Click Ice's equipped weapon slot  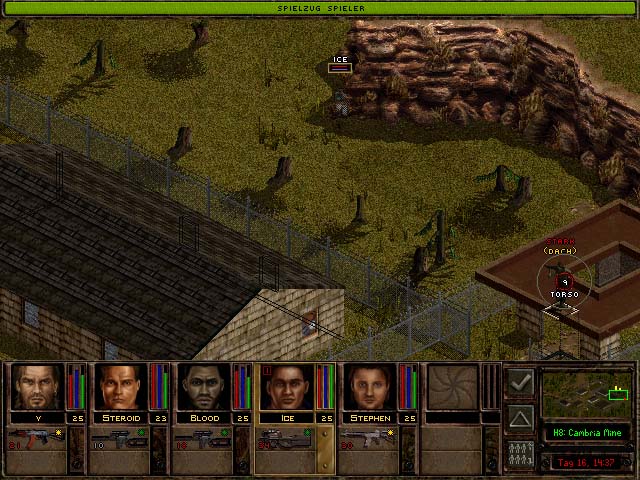tap(285, 438)
